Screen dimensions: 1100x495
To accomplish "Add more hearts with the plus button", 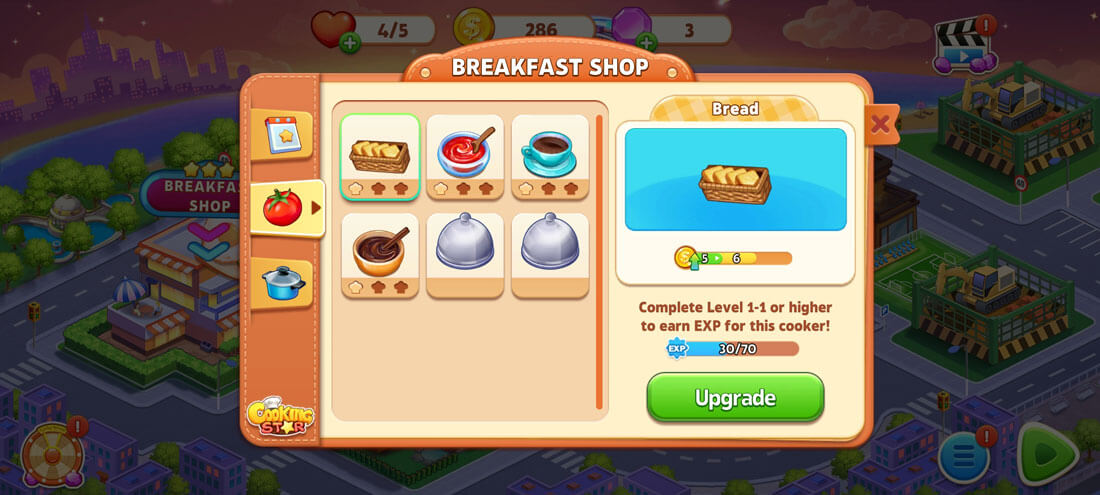I will (x=350, y=42).
